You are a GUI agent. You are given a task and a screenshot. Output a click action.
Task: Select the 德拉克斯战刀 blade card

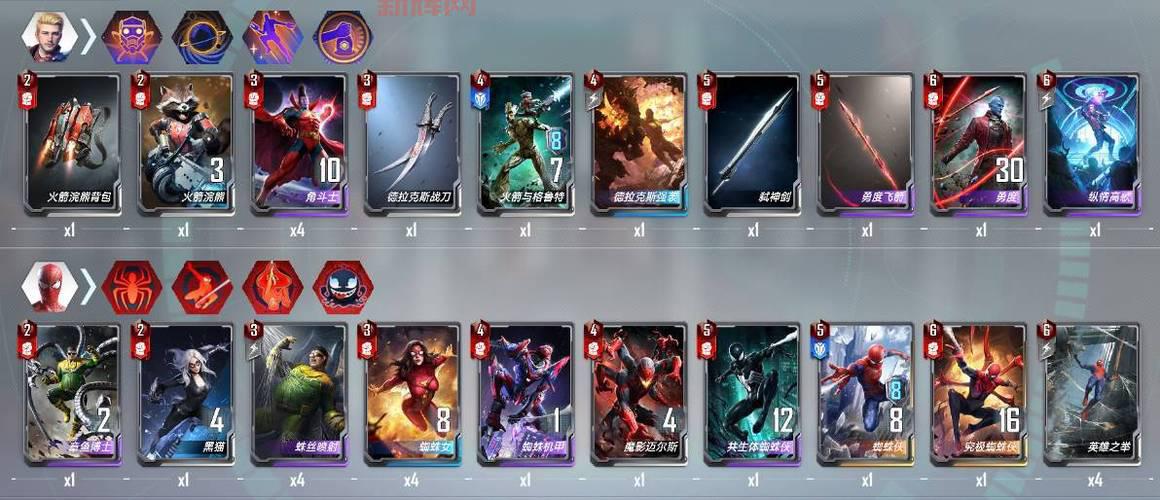(x=411, y=142)
